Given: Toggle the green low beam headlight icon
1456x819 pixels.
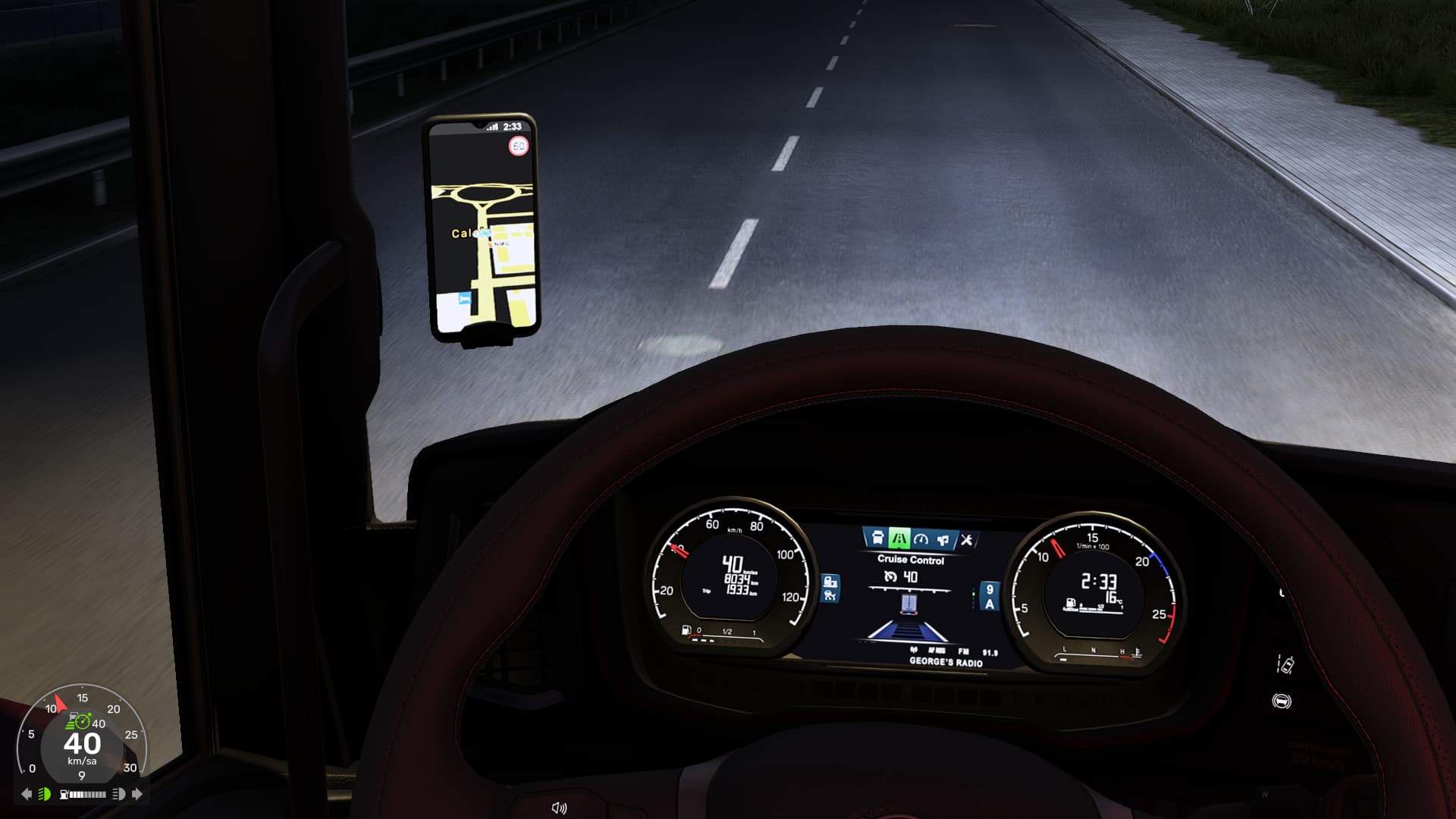Looking at the screenshot, I should 45,794.
